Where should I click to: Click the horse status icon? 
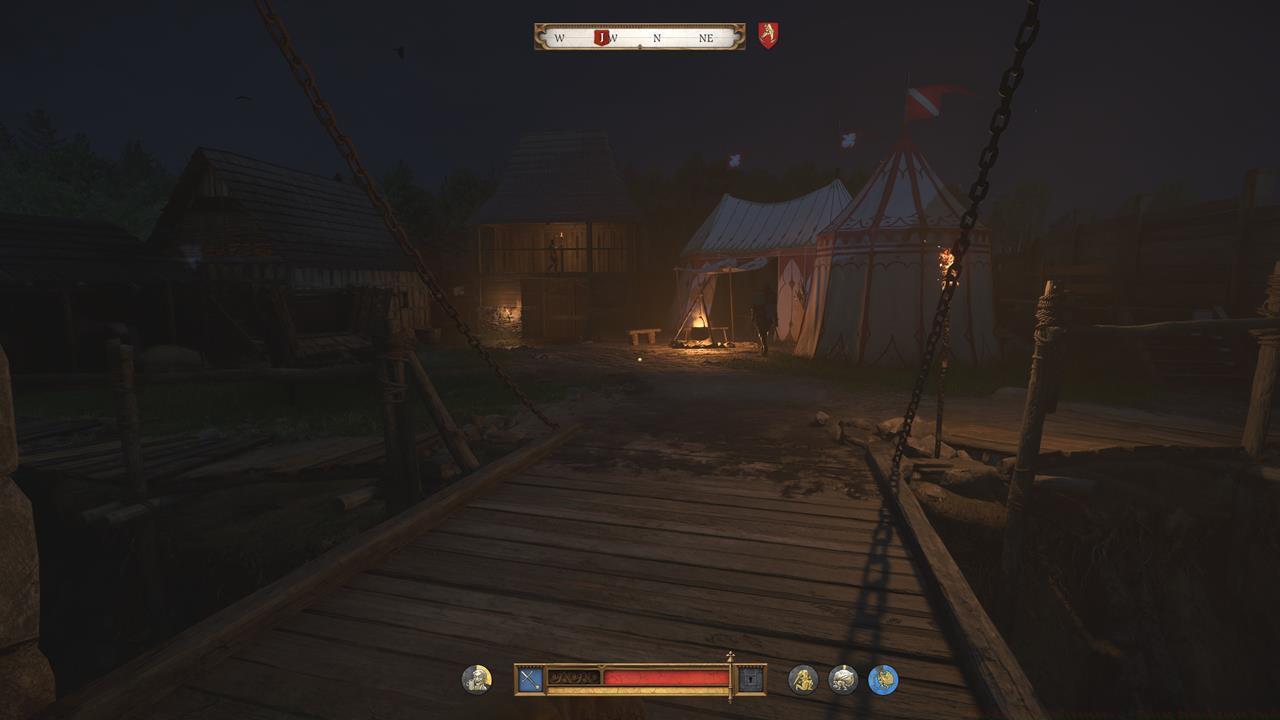(841, 678)
